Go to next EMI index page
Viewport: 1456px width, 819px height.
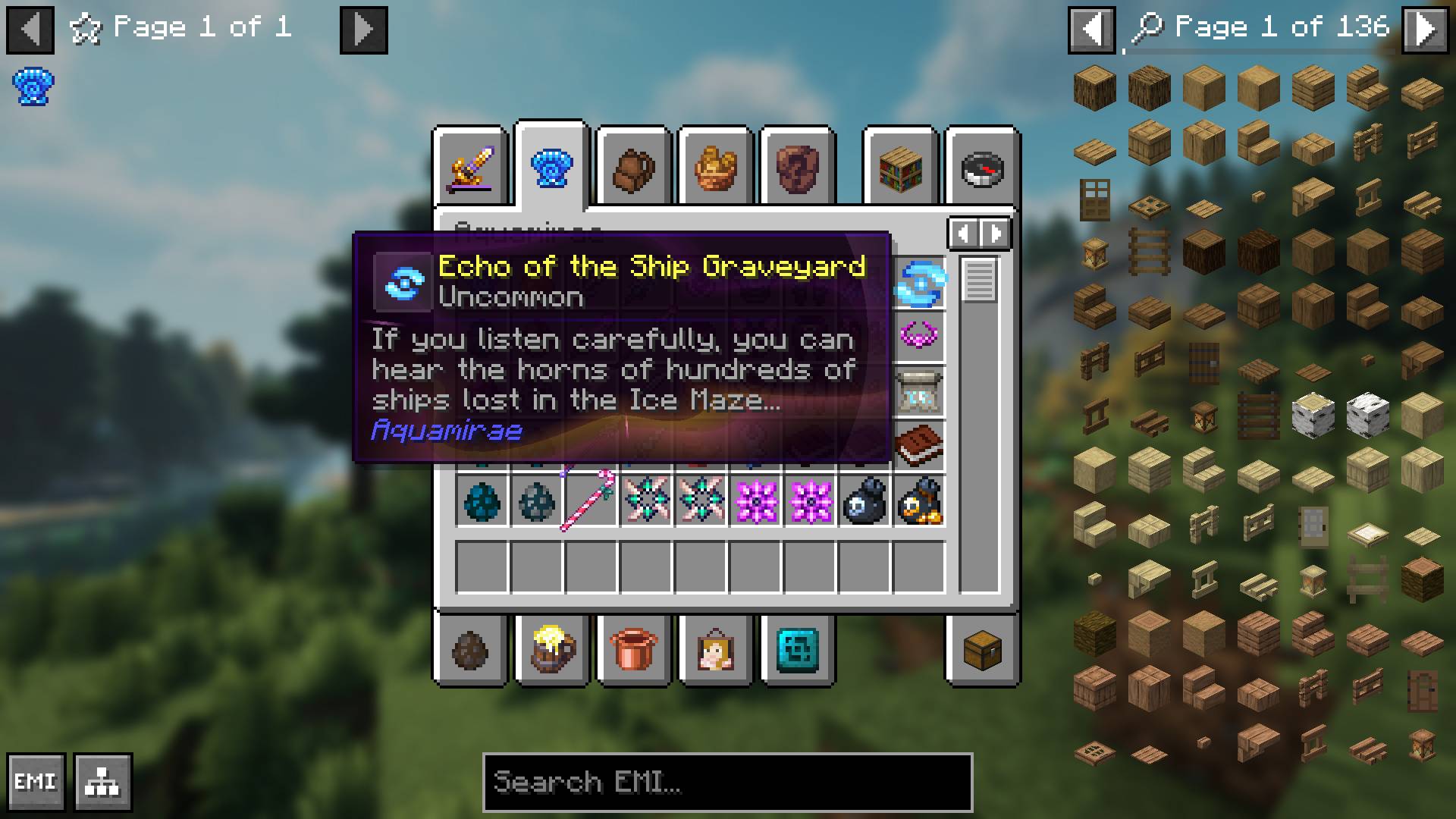(1425, 30)
